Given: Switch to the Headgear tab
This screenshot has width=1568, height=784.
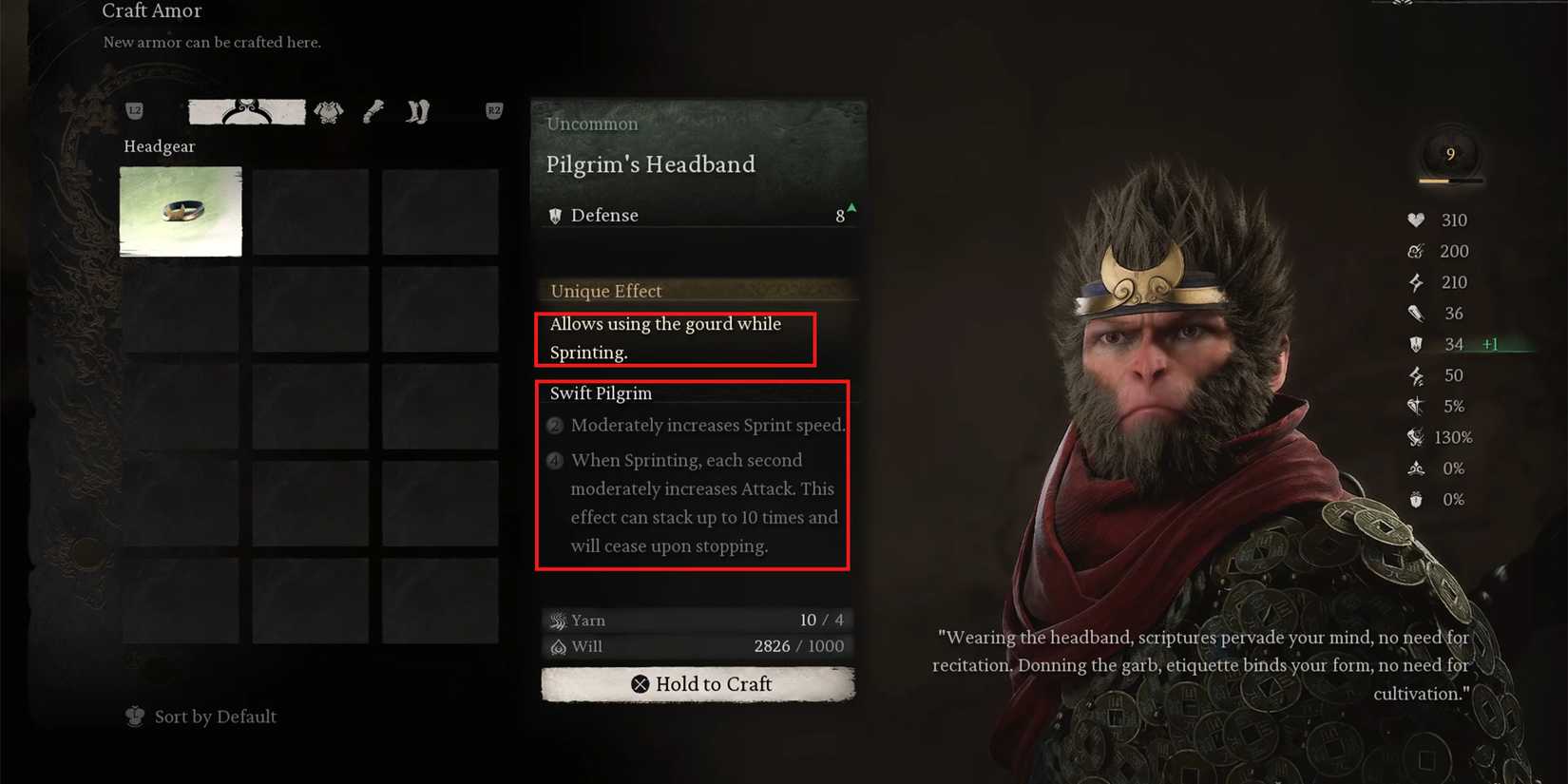Looking at the screenshot, I should [x=246, y=110].
